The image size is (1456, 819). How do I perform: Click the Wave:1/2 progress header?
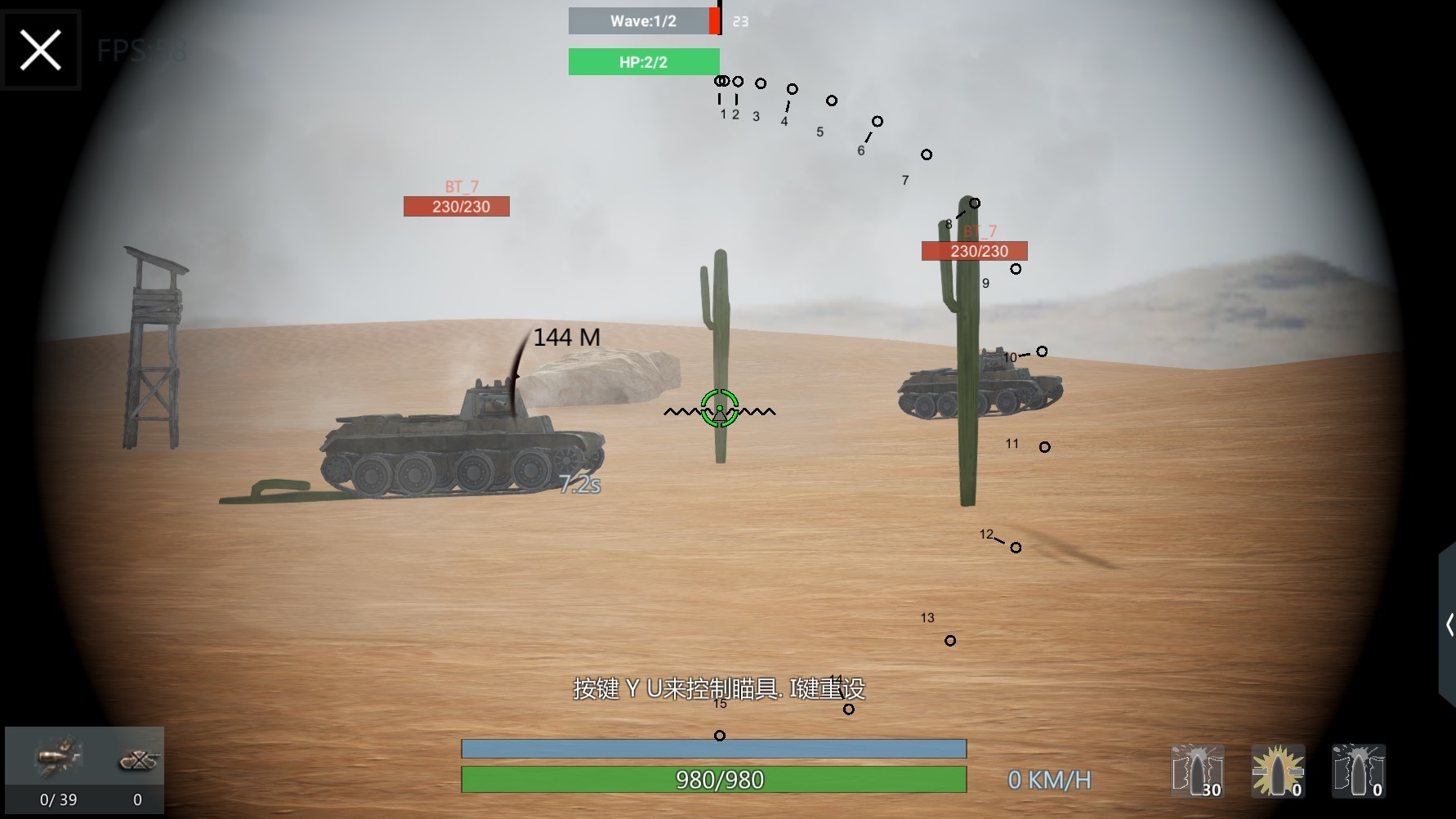point(642,20)
